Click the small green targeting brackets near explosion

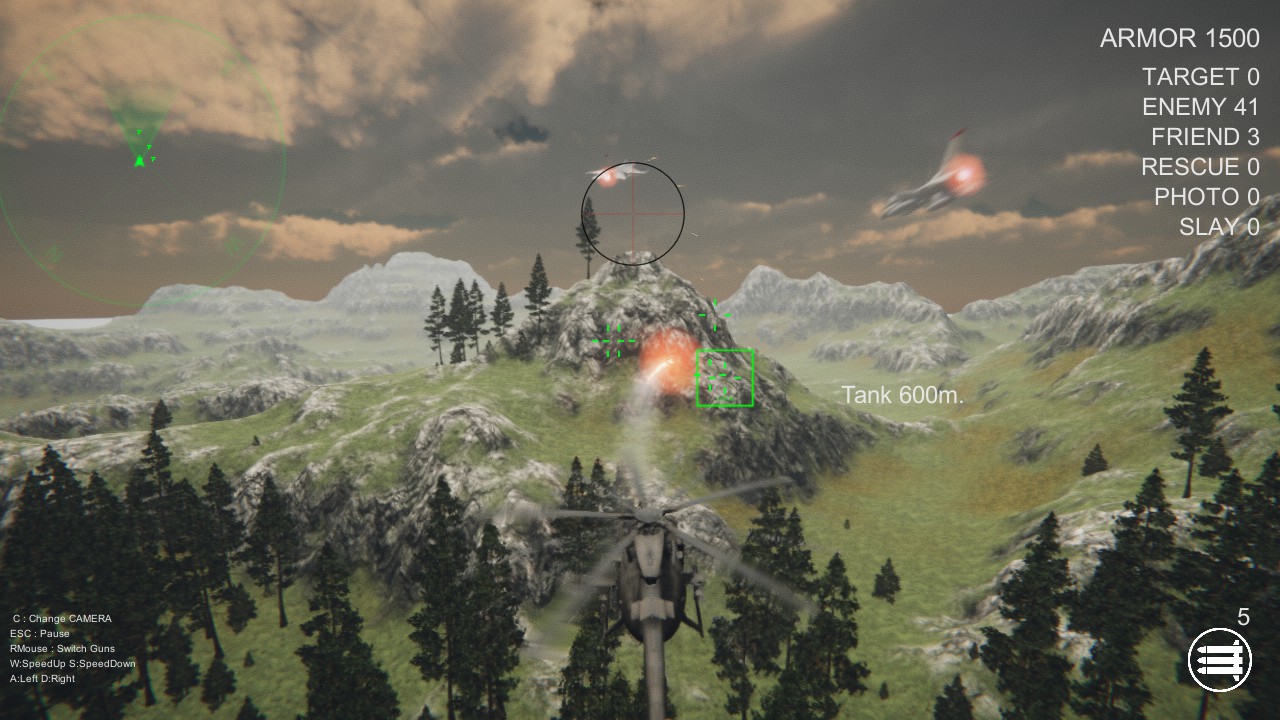tap(615, 340)
